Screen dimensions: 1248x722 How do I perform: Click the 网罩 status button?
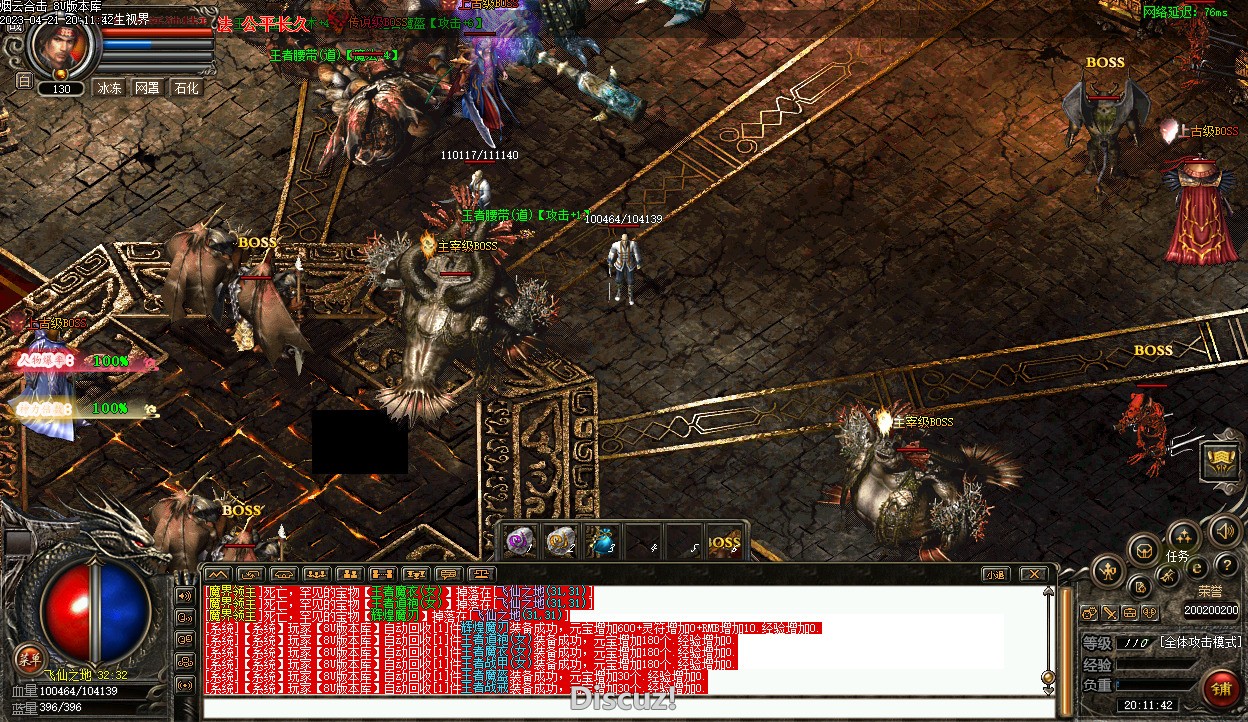tap(147, 88)
